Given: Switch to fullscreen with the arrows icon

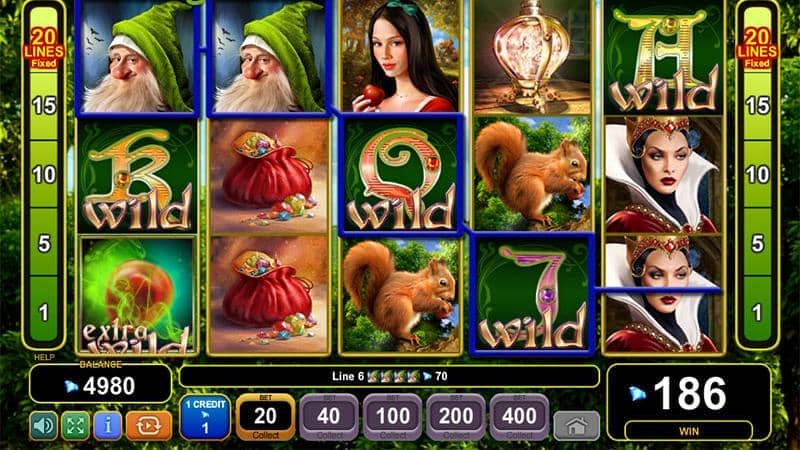Looking at the screenshot, I should tap(75, 425).
